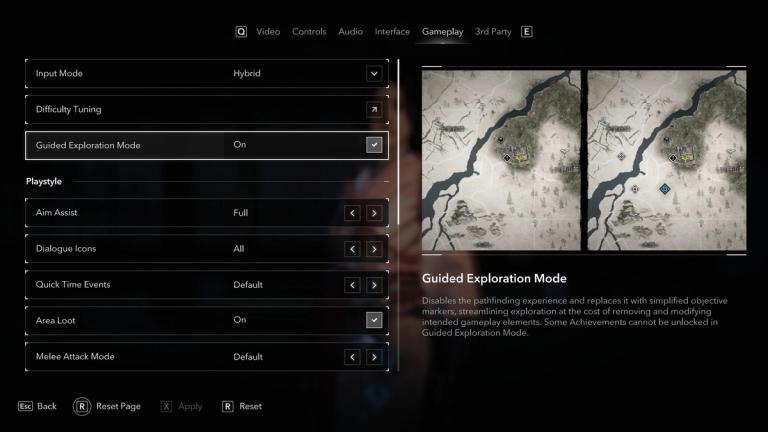Expand the Input Mode dropdown
Screen dimensions: 768x432
point(374,73)
